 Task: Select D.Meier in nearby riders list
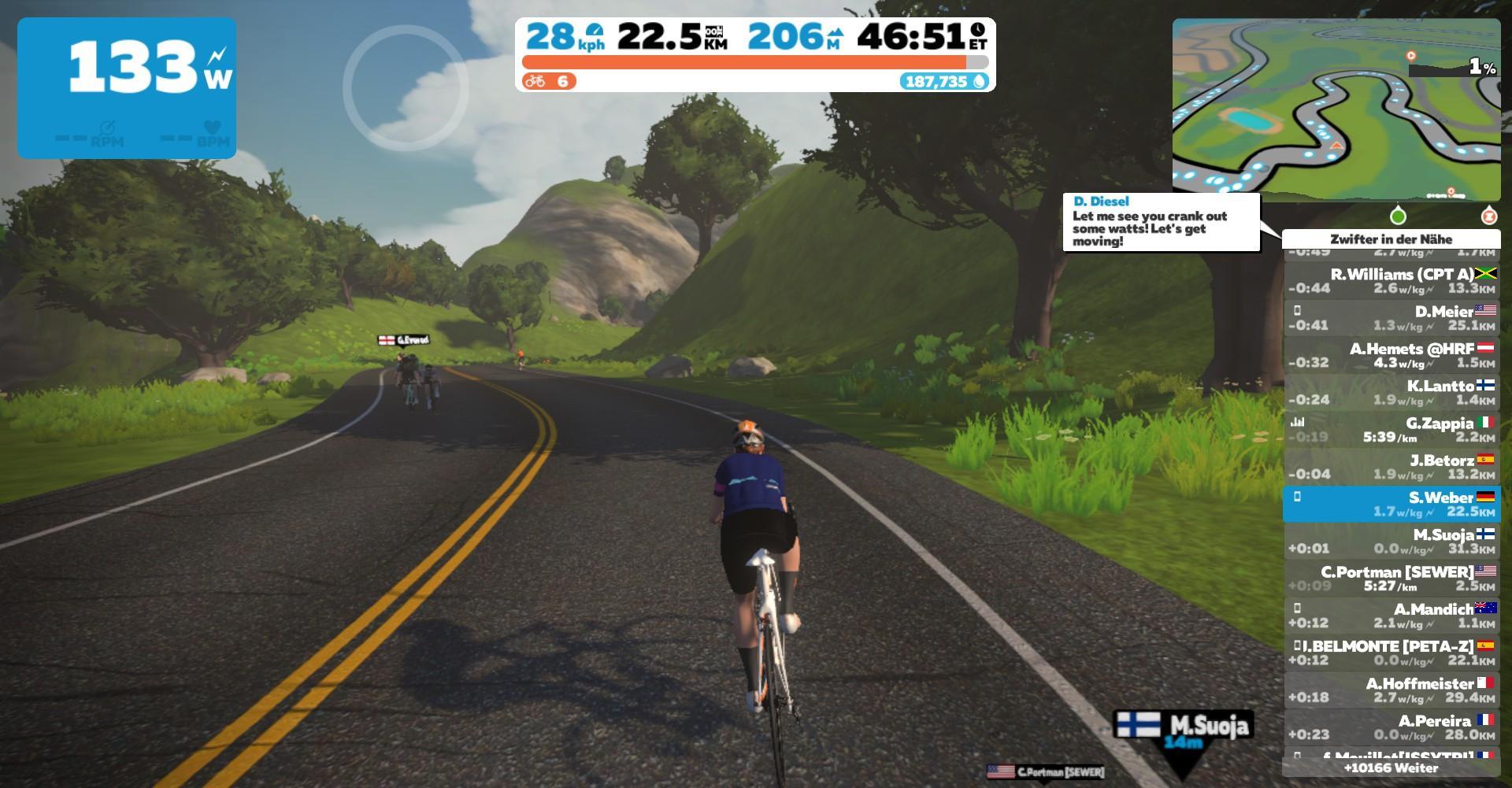pyautogui.click(x=1391, y=318)
